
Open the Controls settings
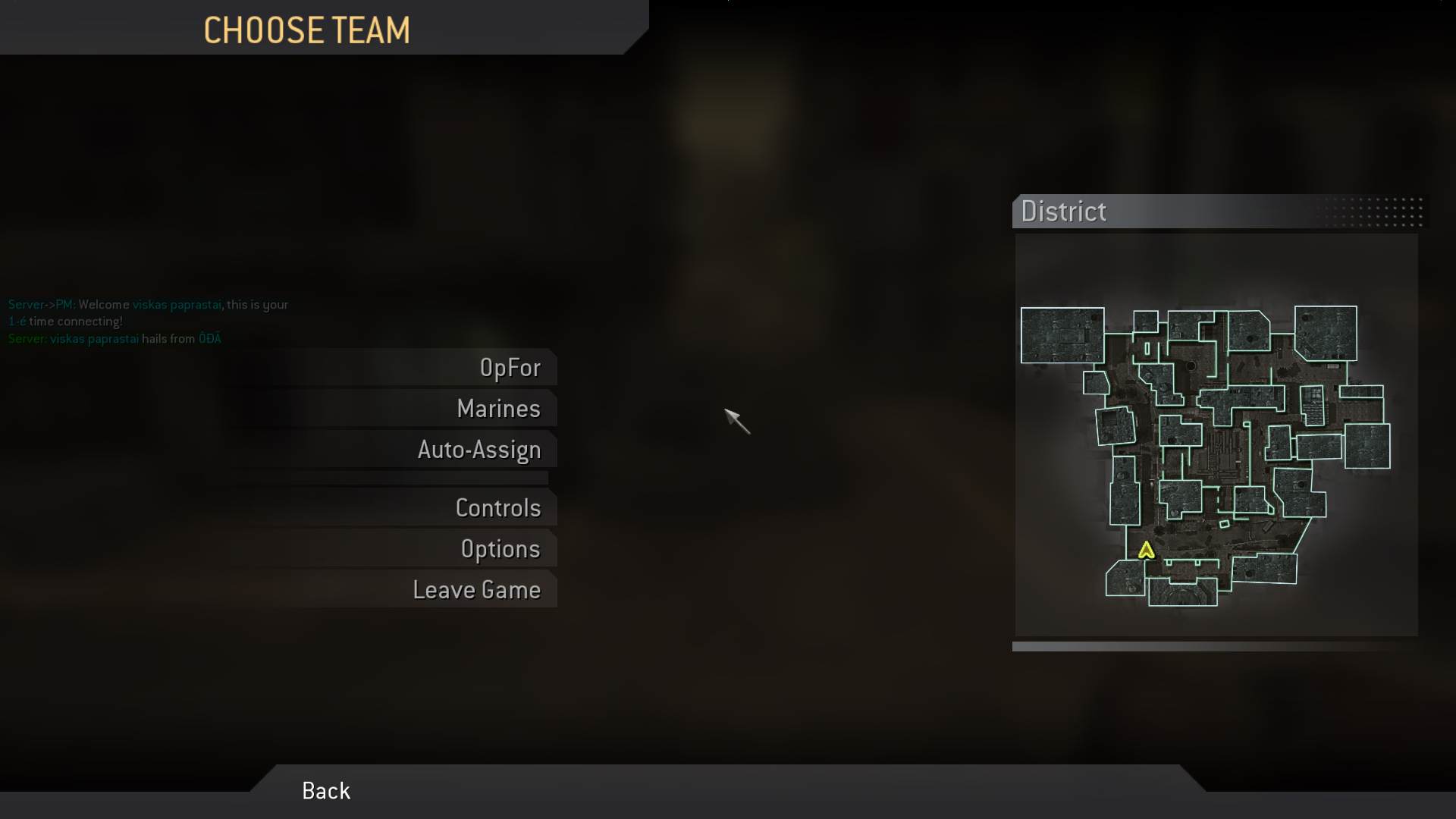tap(499, 507)
